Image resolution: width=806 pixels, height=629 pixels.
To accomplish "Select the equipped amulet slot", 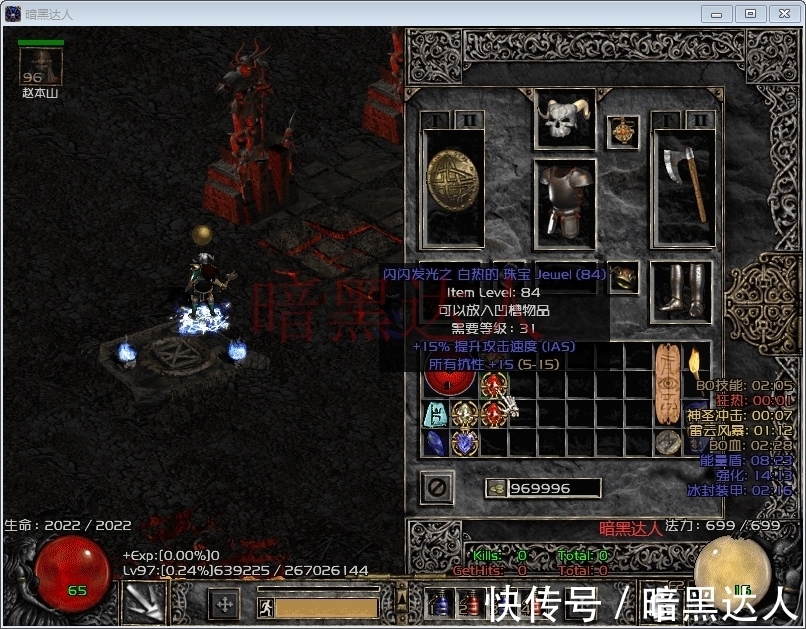I will [x=624, y=131].
